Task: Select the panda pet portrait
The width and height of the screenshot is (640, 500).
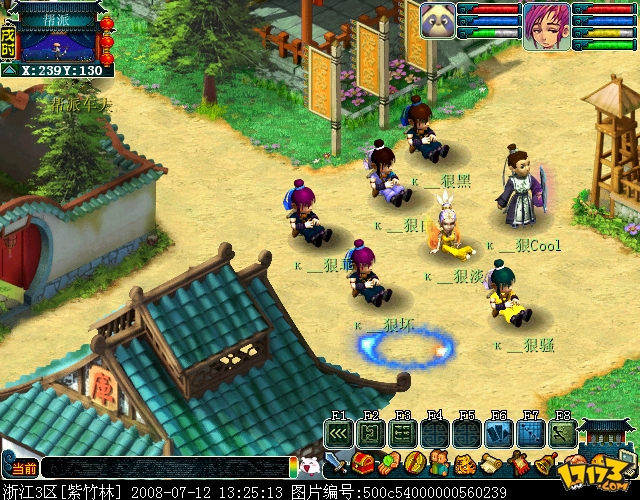Action: click(438, 20)
